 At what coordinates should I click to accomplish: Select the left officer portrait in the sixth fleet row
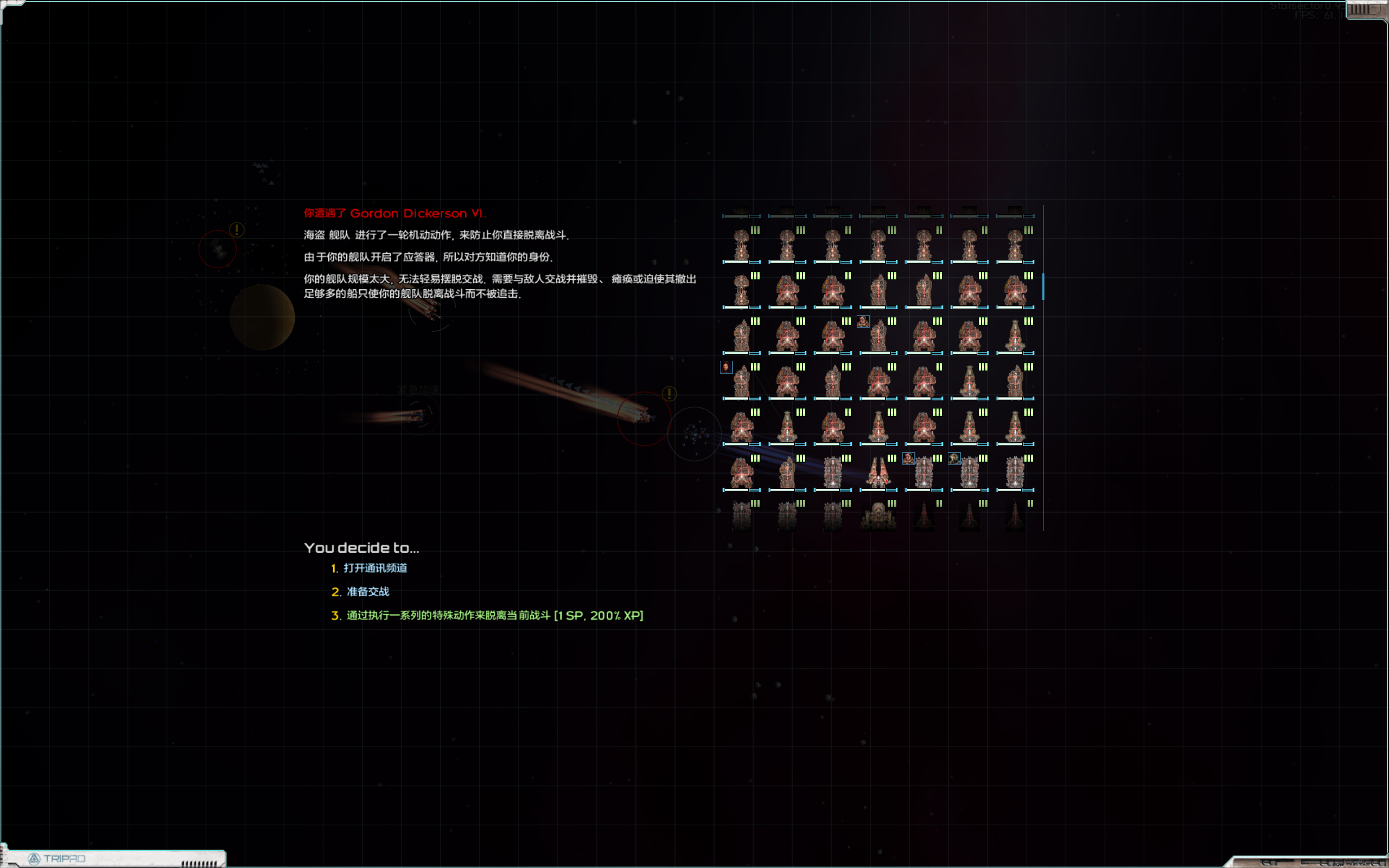tap(909, 457)
